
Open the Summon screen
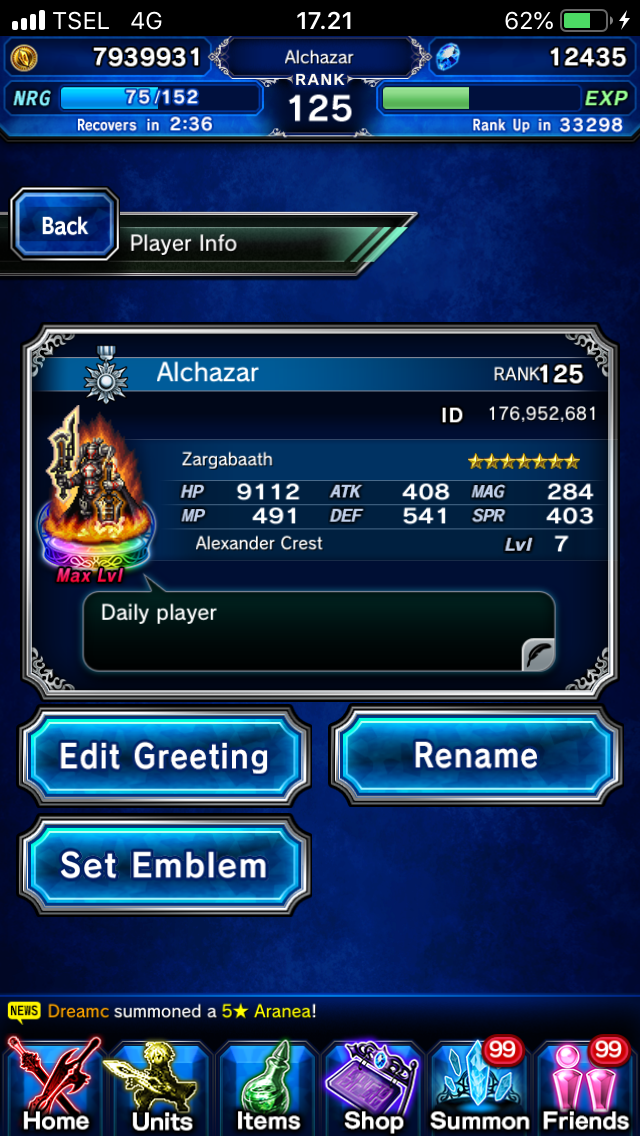point(480,1086)
